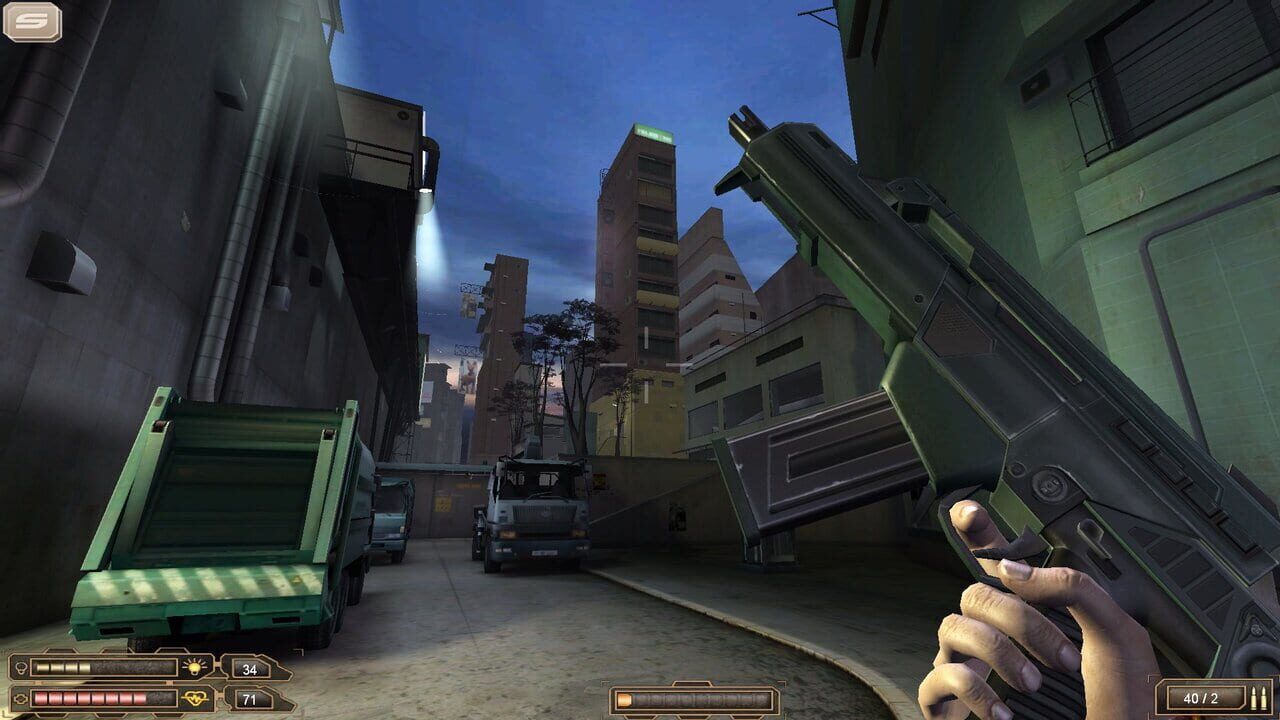The height and width of the screenshot is (720, 1280).
Task: Click the small bulb icon left of energy bar
Action: coord(21,667)
